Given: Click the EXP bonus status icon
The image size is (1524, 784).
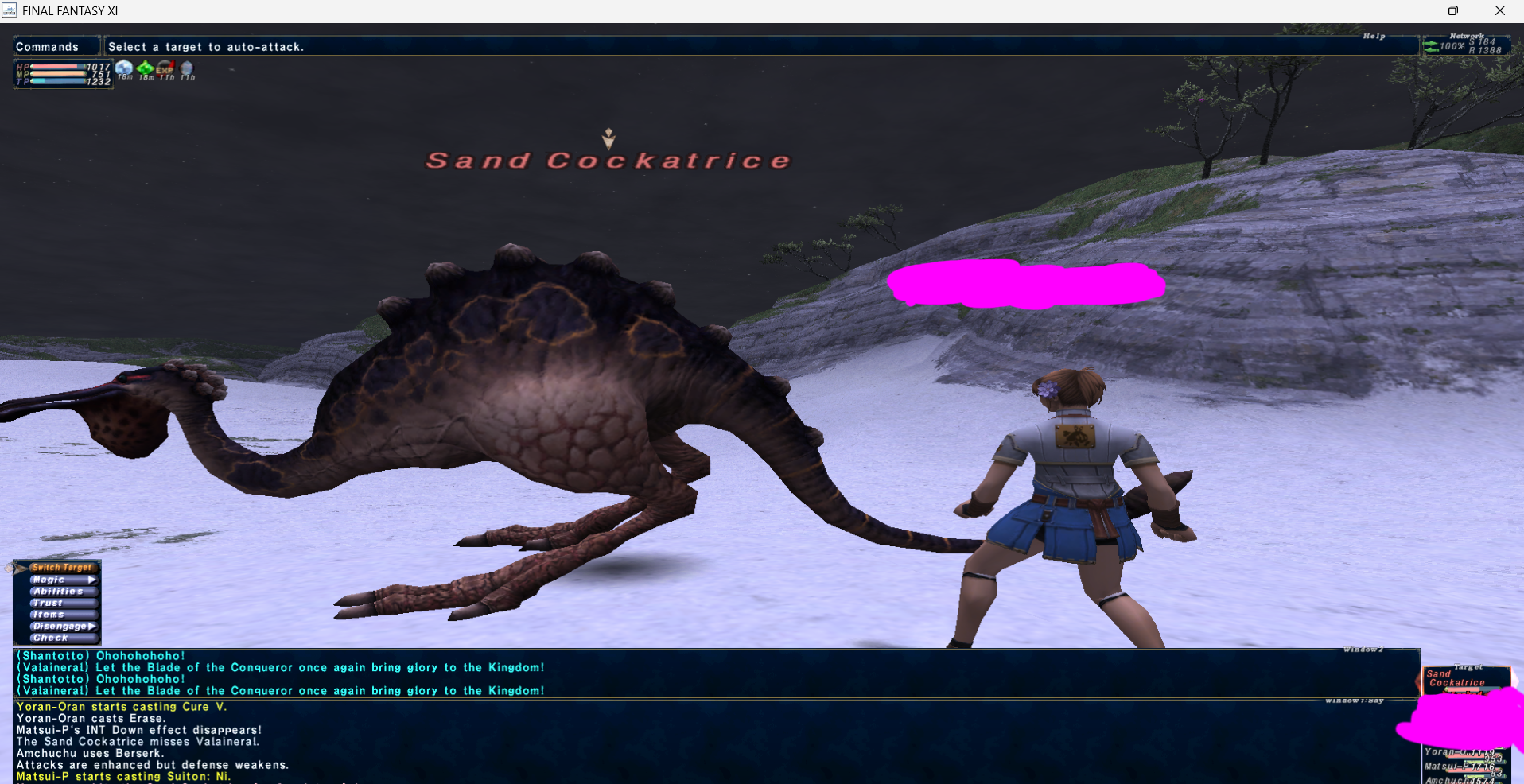Looking at the screenshot, I should [x=165, y=68].
